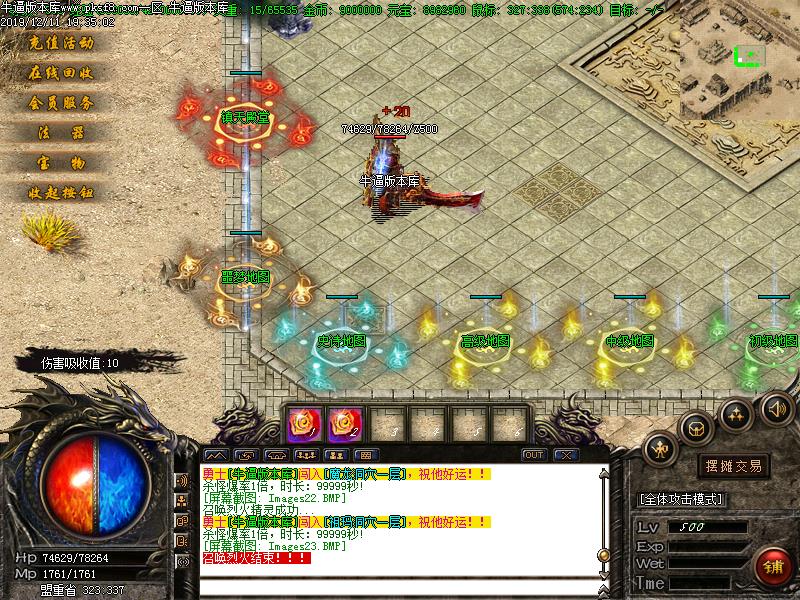Viewport: 800px width, 600px height.
Task: Click the round skills star icon
Action: [x=736, y=412]
